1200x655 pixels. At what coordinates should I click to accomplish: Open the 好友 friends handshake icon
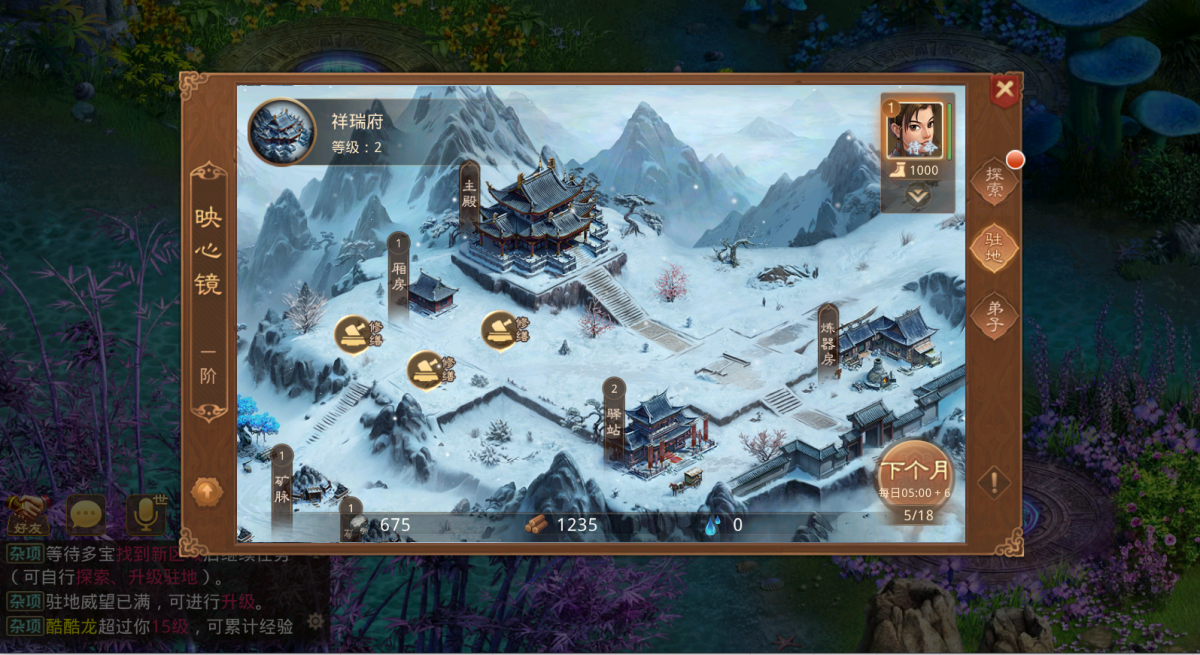click(27, 514)
